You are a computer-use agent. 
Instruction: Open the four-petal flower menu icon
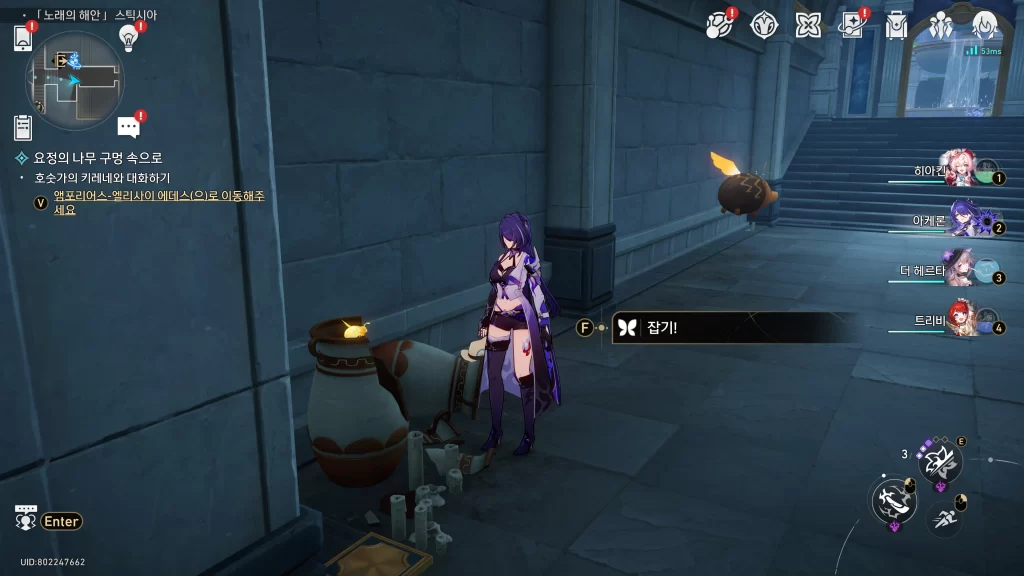click(808, 26)
